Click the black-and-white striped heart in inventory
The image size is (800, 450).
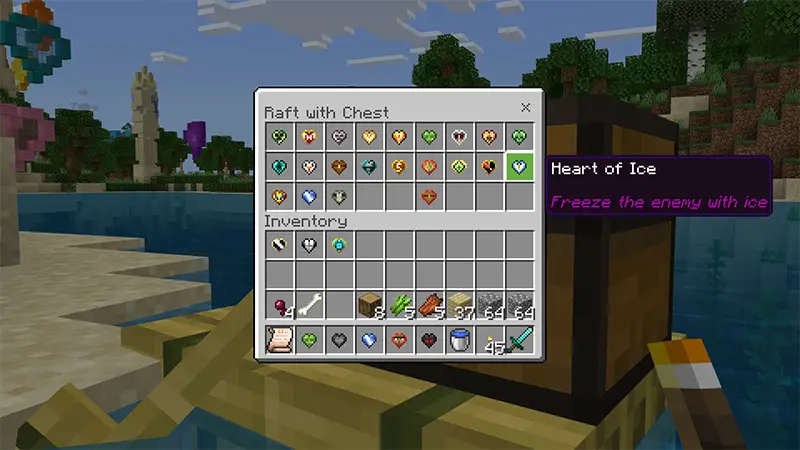coord(279,245)
